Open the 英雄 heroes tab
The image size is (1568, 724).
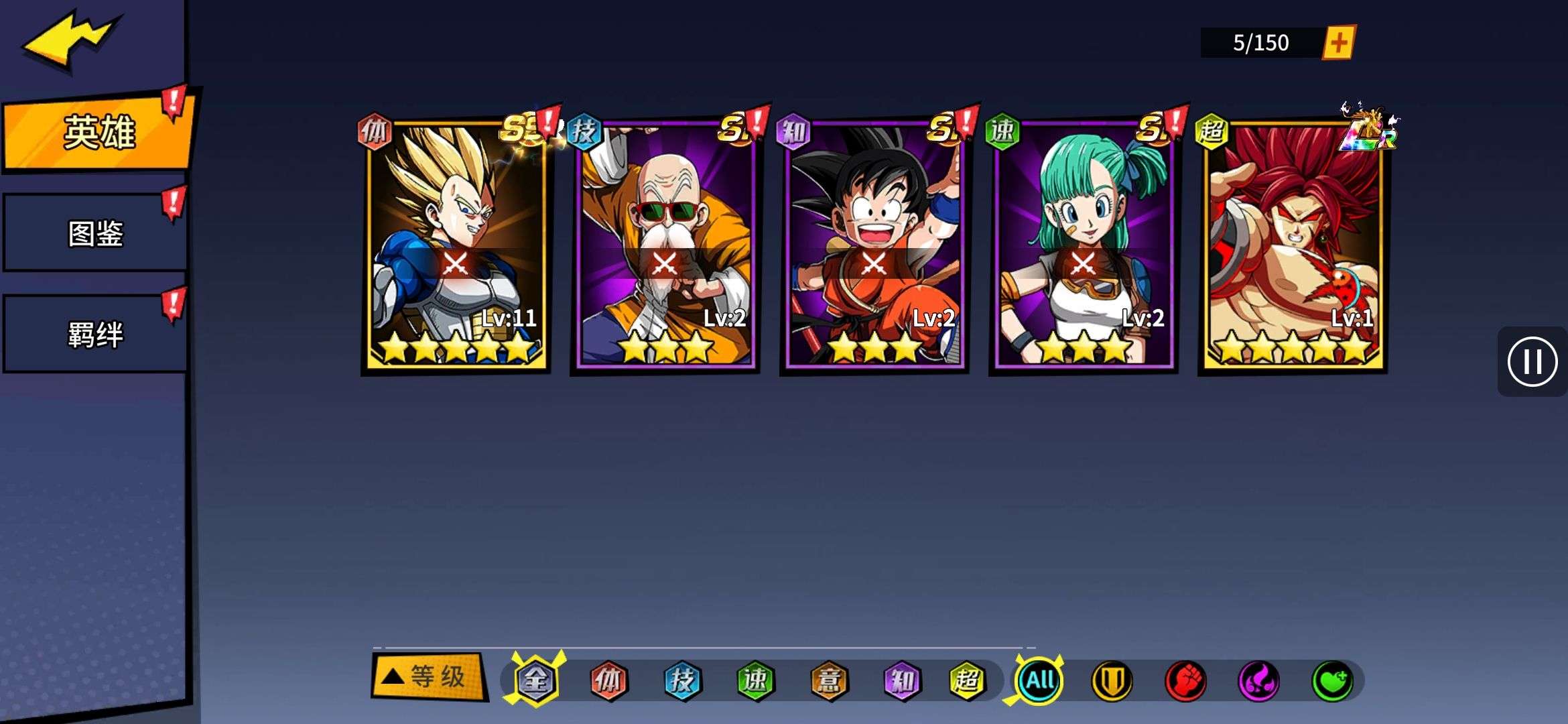pos(99,132)
